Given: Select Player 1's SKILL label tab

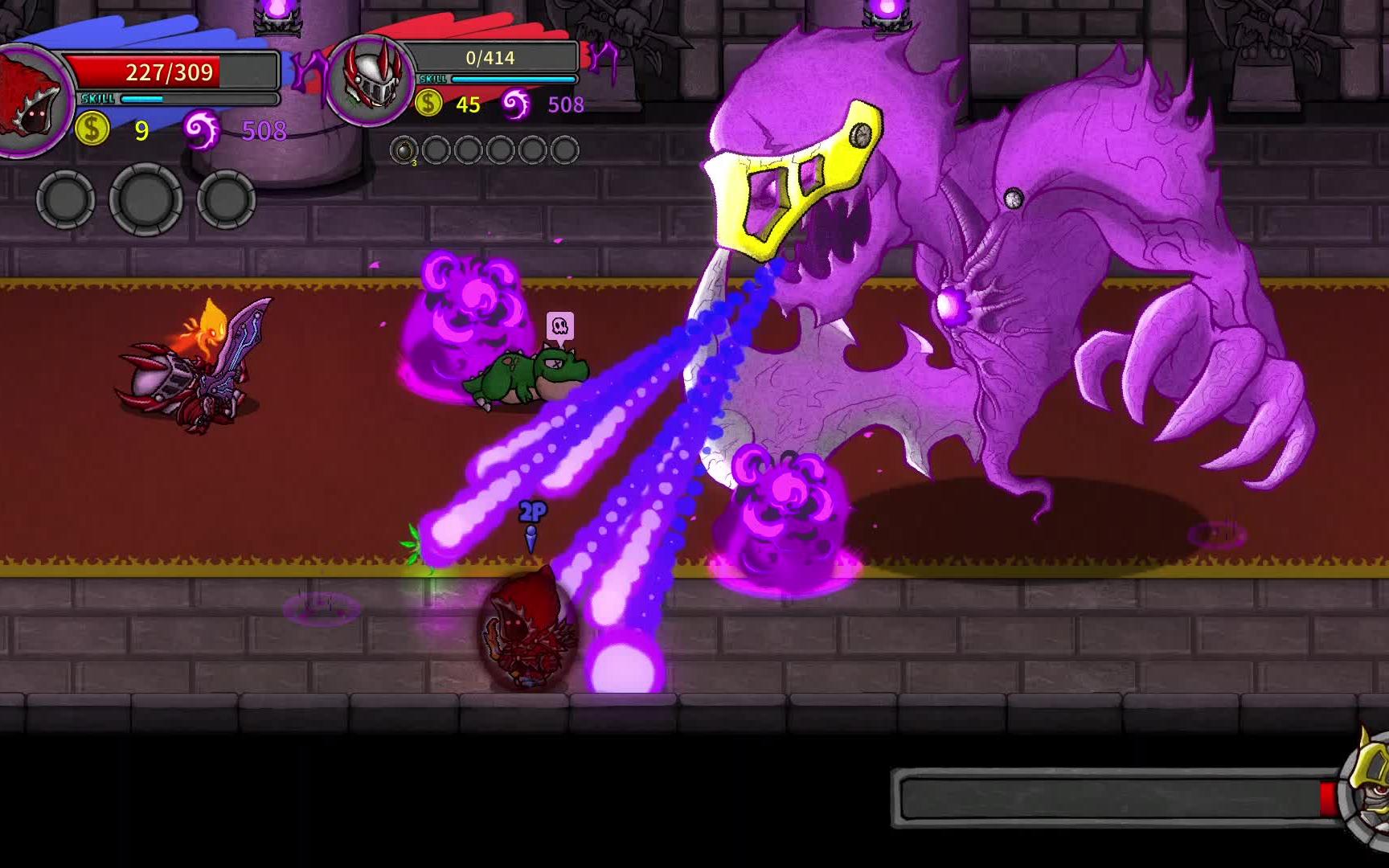Looking at the screenshot, I should click(96, 99).
